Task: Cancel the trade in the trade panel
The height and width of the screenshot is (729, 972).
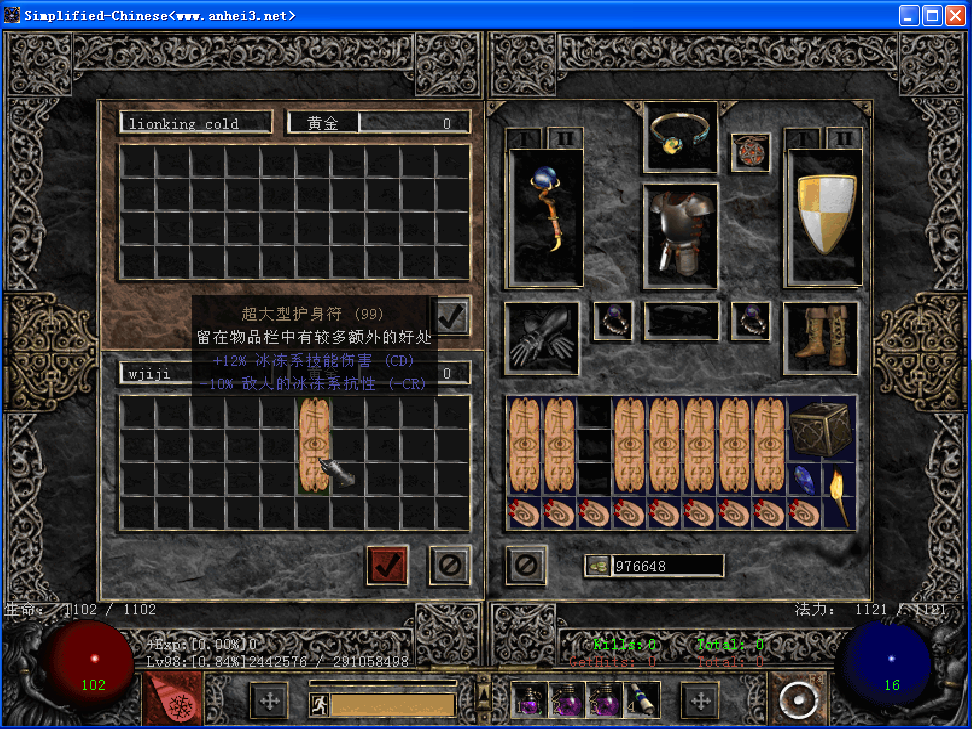Action: 449,565
